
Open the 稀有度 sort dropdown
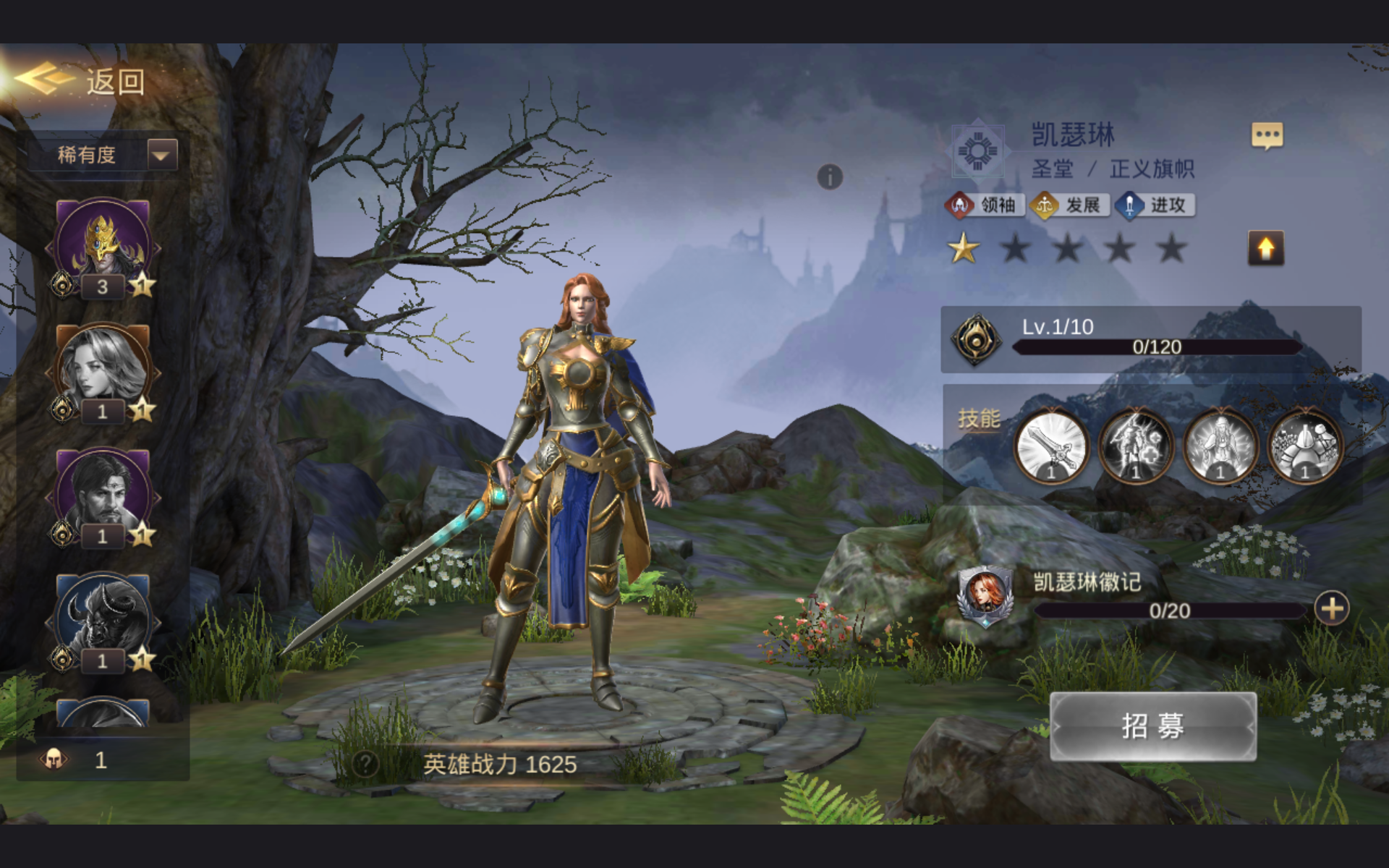pyautogui.click(x=162, y=154)
